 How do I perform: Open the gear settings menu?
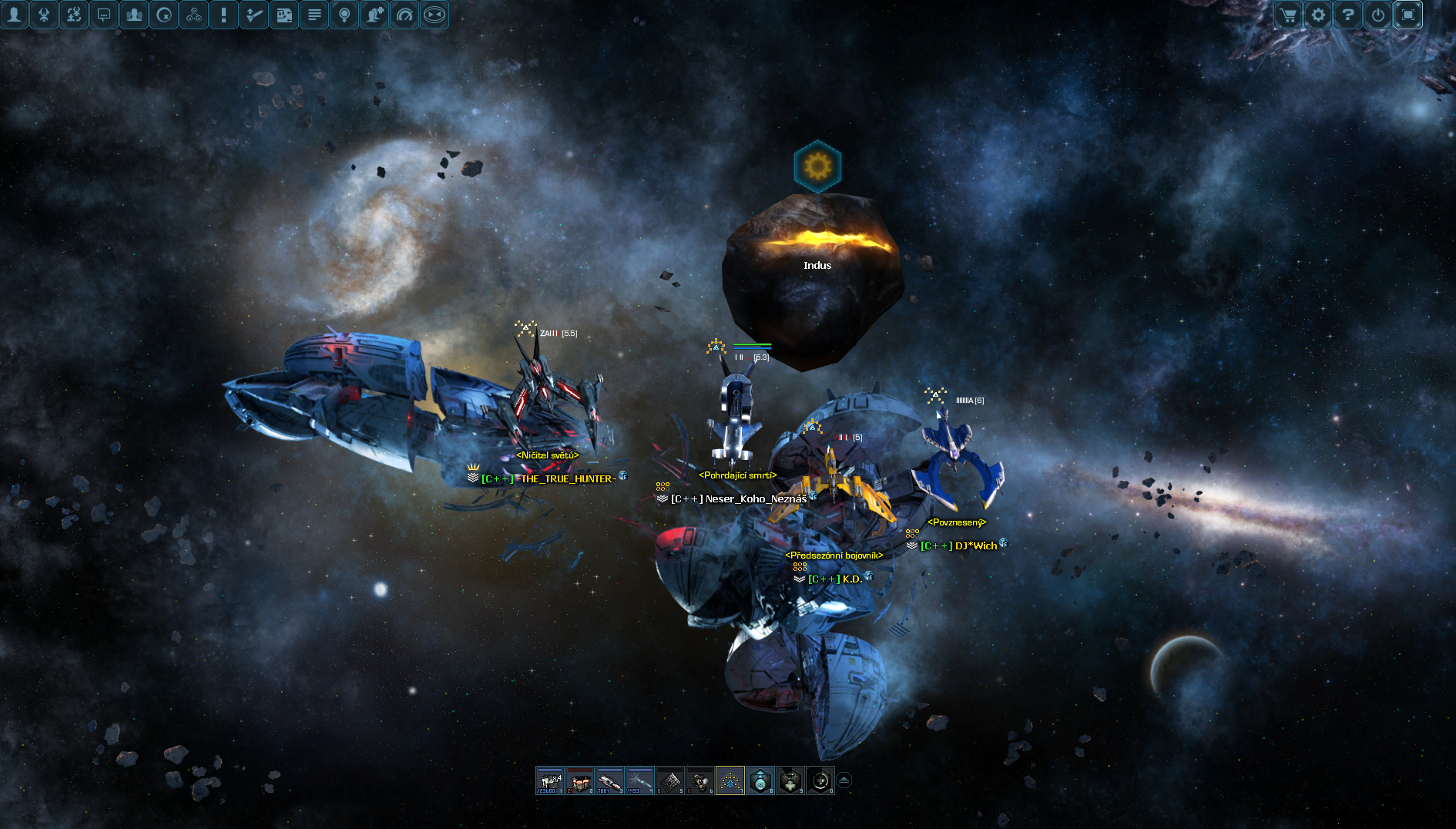[x=1317, y=15]
